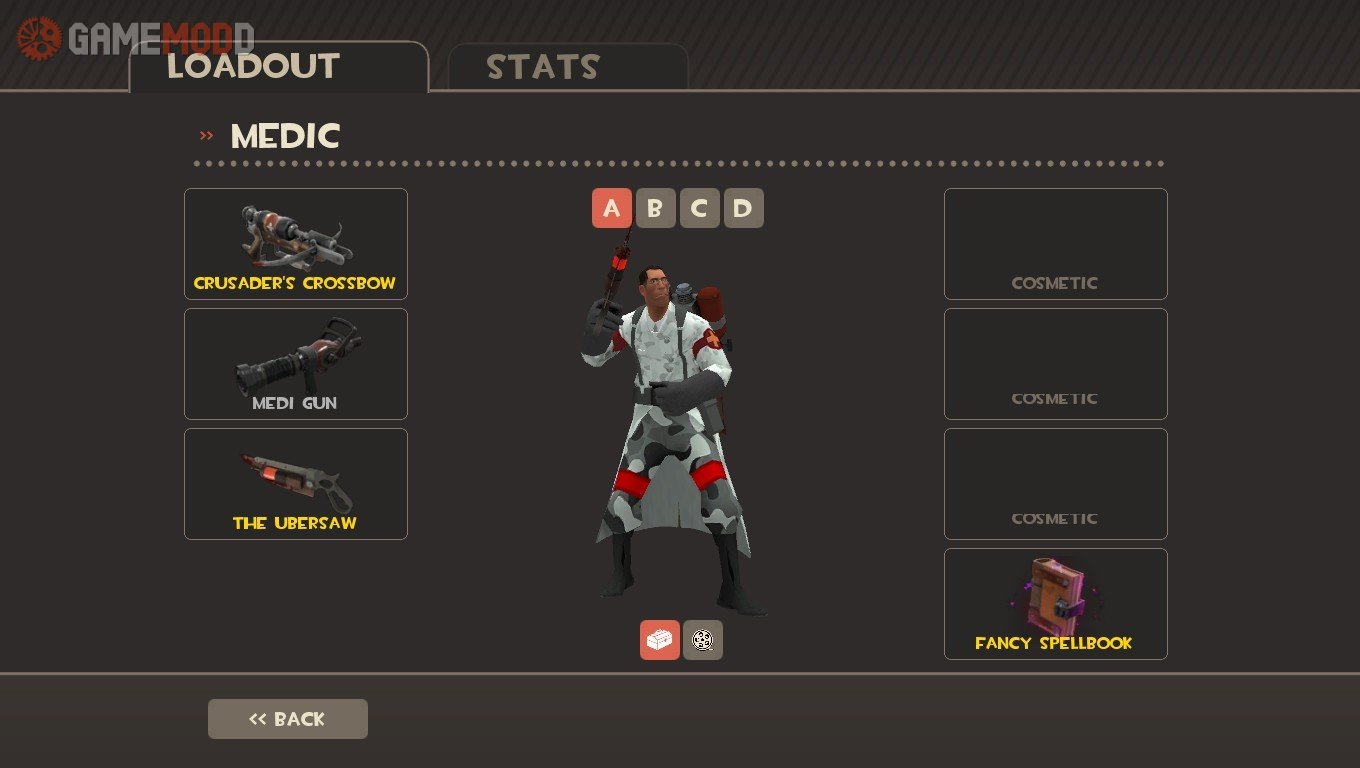
Task: Switch to the Stats tab
Action: click(x=567, y=67)
